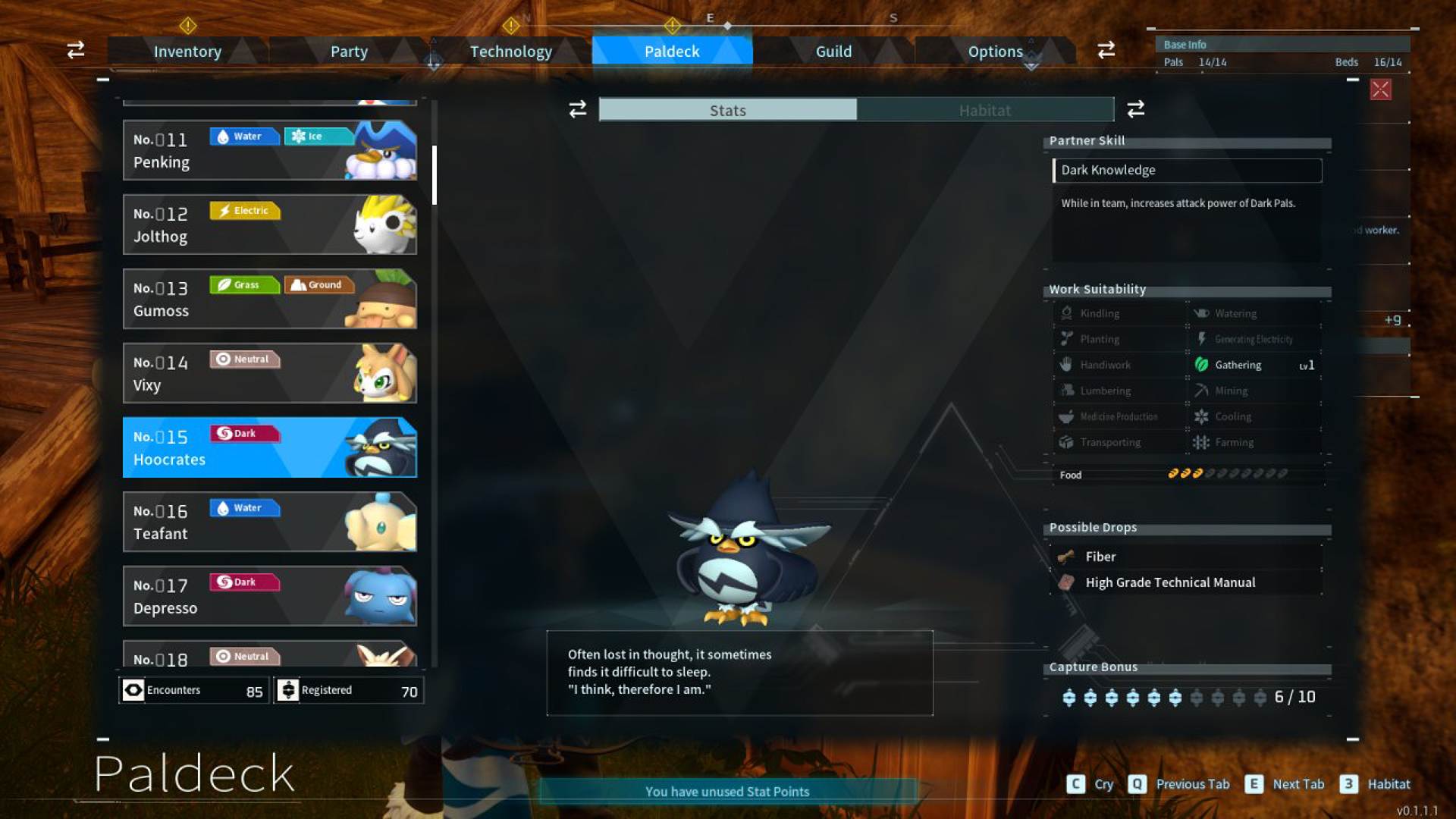Select the green Gathering Lv1 leaf icon
The width and height of the screenshot is (1456, 819).
tap(1203, 365)
